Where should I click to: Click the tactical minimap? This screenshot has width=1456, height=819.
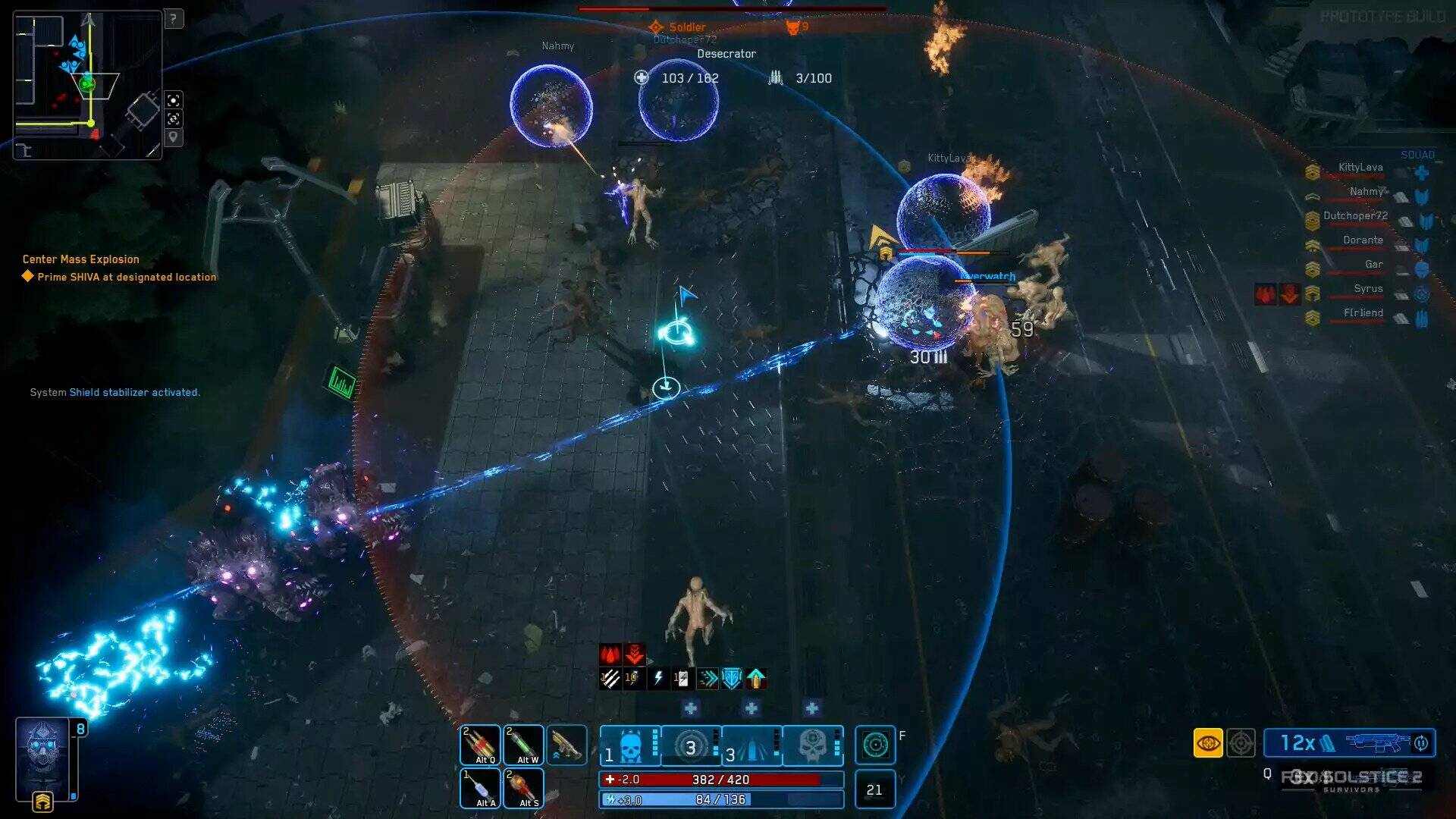87,84
